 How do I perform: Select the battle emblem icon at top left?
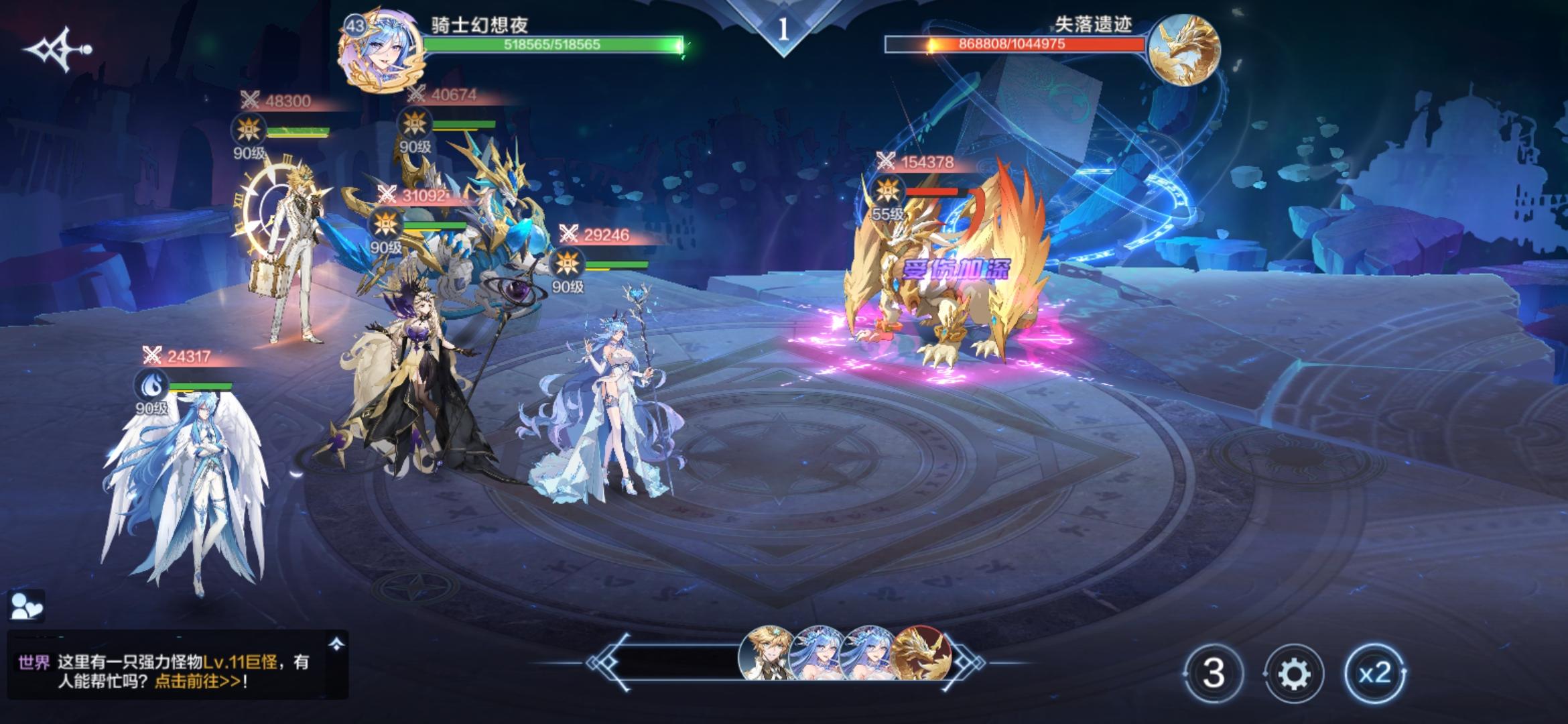57,48
